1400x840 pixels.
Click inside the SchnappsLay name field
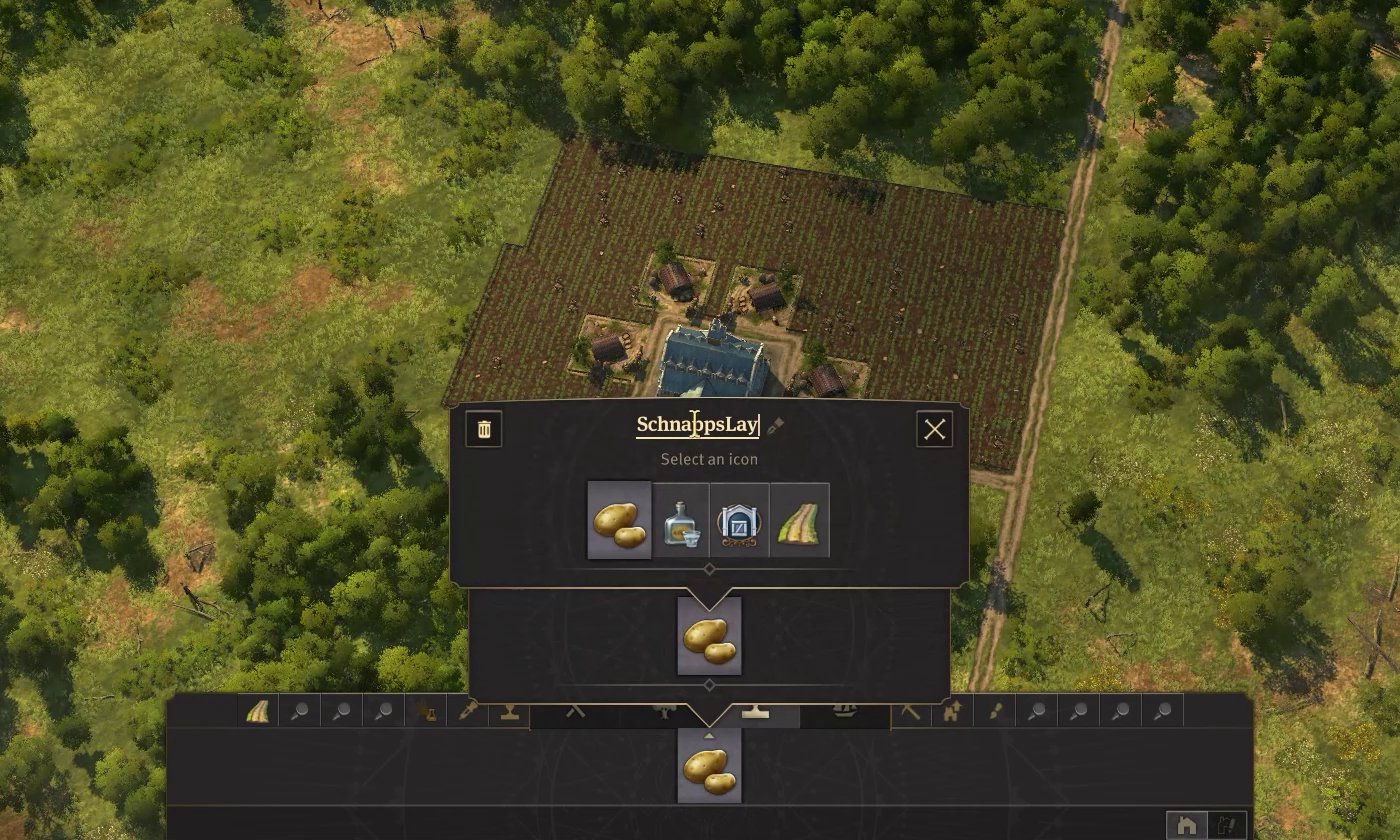click(700, 424)
